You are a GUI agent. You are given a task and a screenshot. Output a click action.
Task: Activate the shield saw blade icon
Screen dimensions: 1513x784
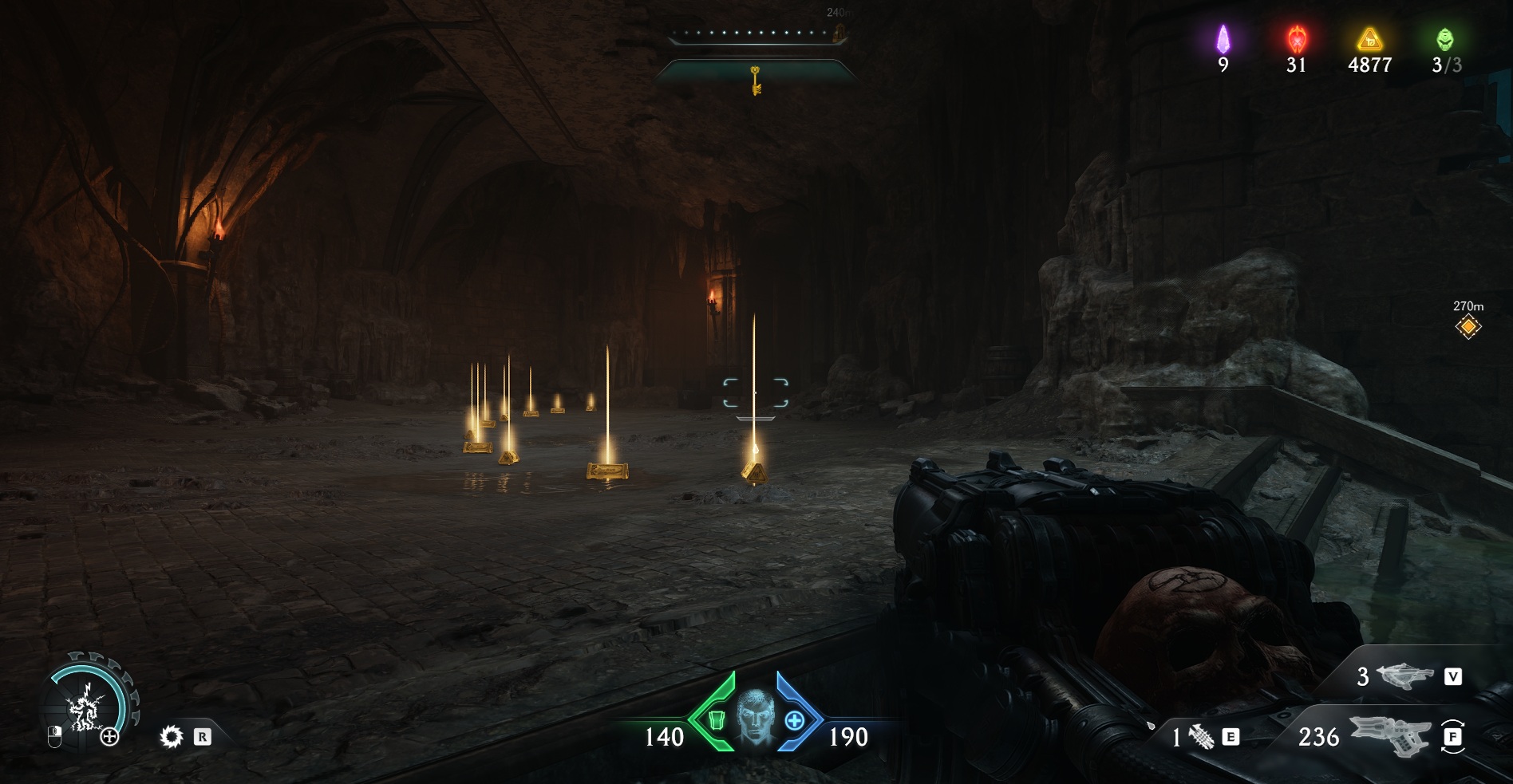tap(171, 736)
